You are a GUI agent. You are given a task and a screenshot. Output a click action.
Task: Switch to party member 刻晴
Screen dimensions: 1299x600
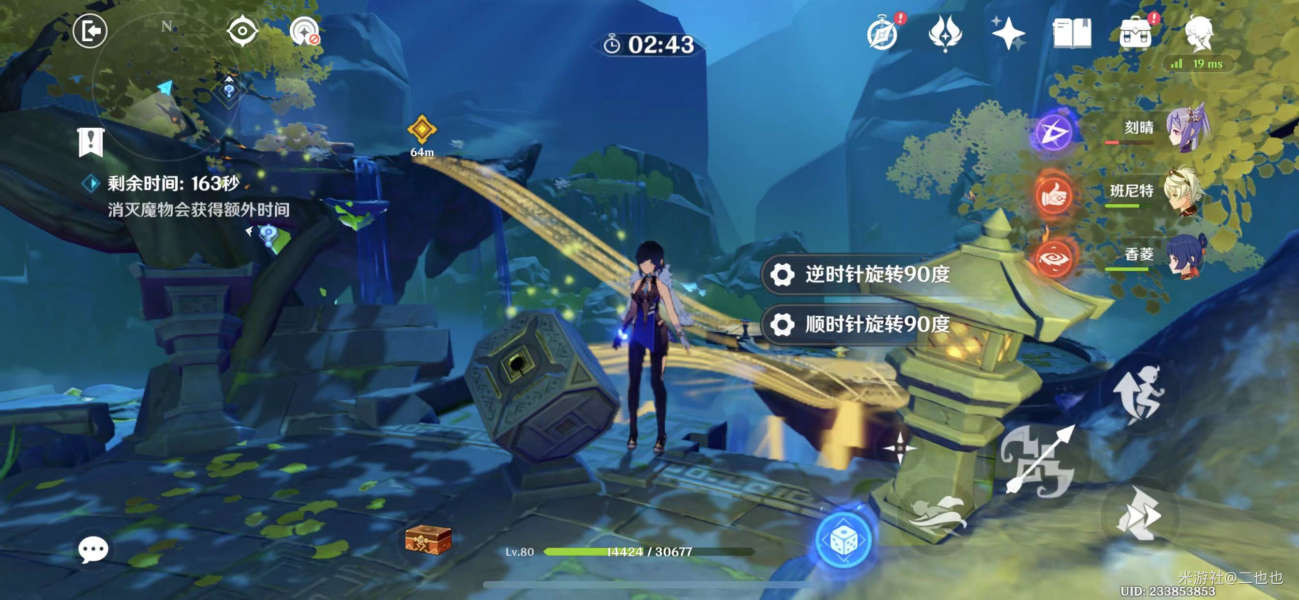tap(1185, 130)
